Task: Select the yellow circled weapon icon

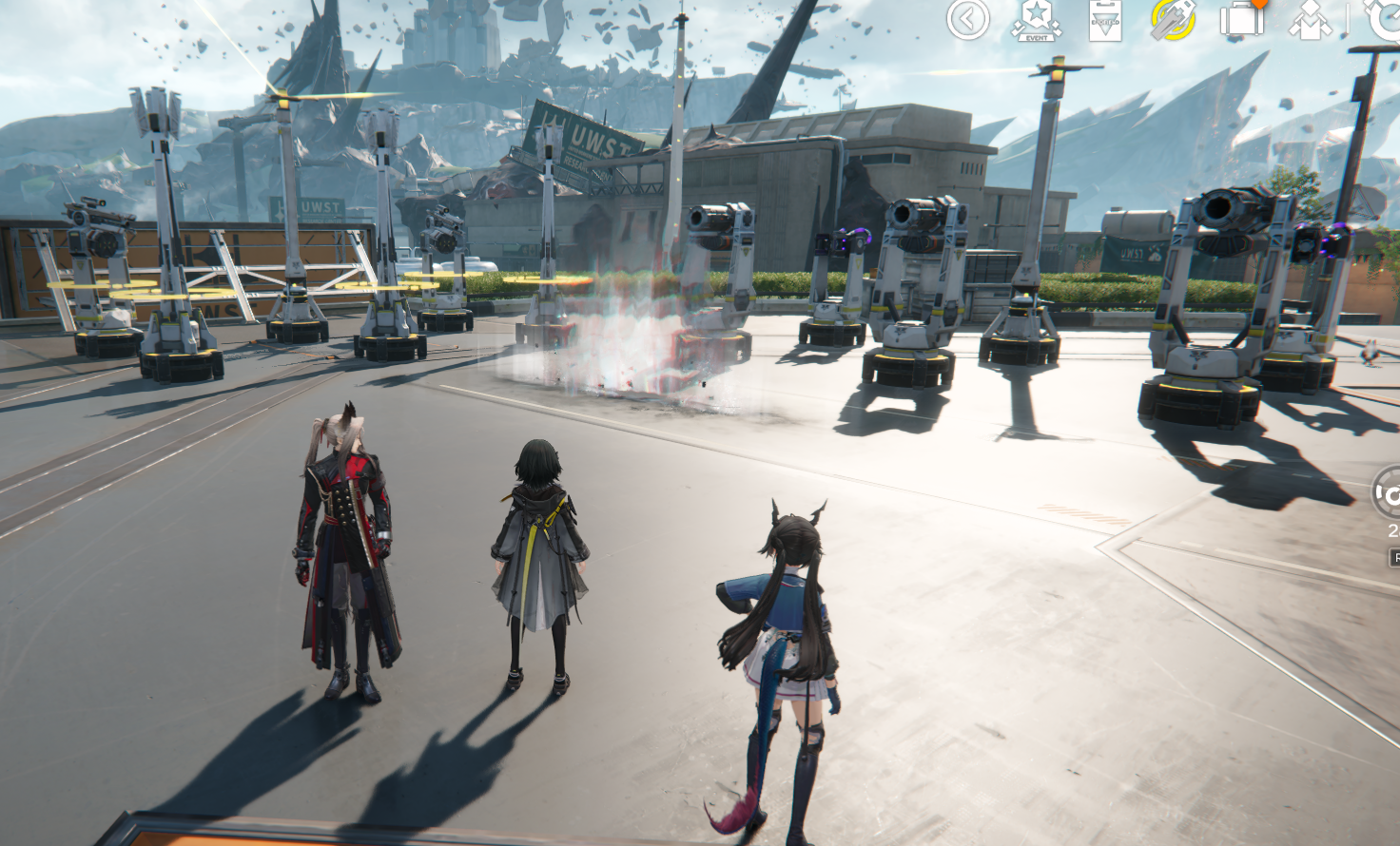Action: point(1174,20)
